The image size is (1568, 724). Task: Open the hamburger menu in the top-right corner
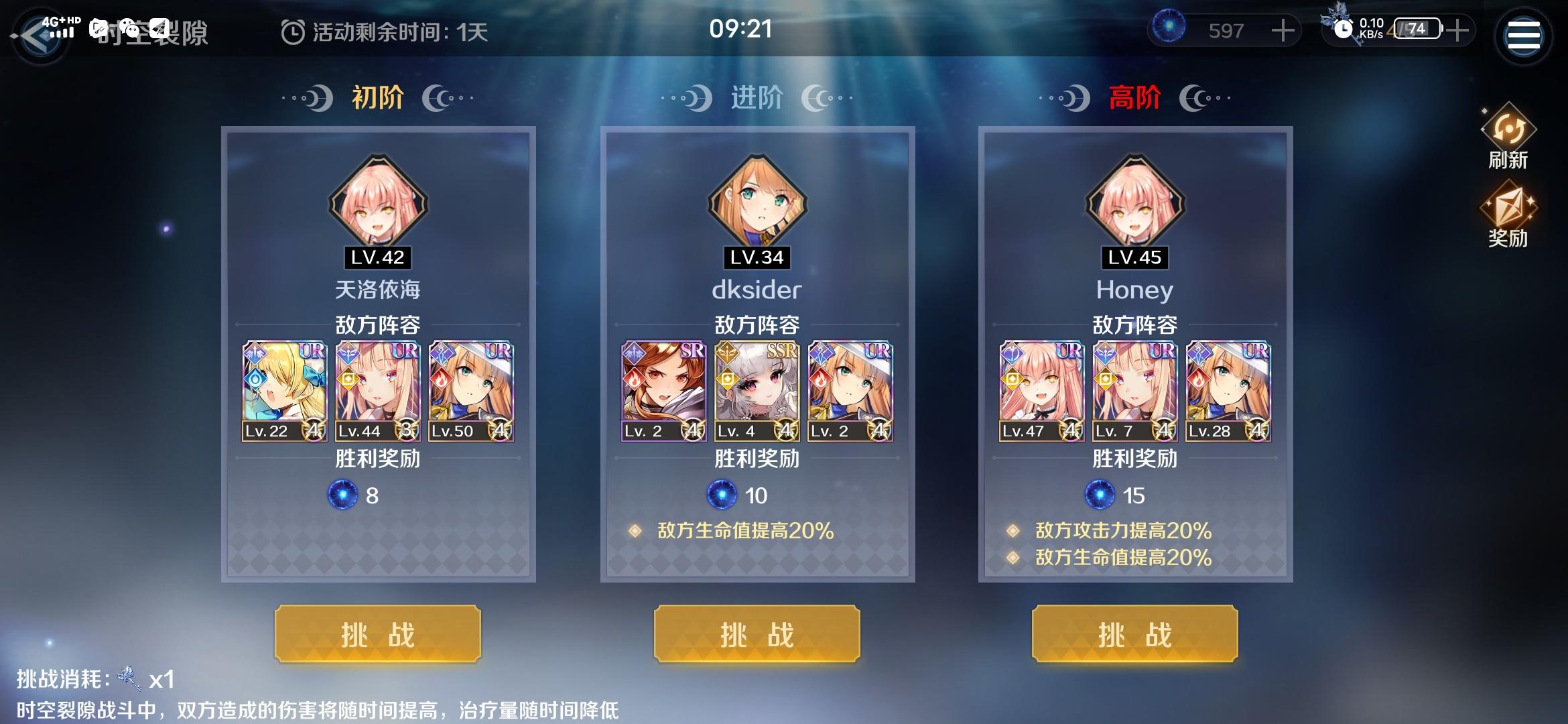point(1524,35)
